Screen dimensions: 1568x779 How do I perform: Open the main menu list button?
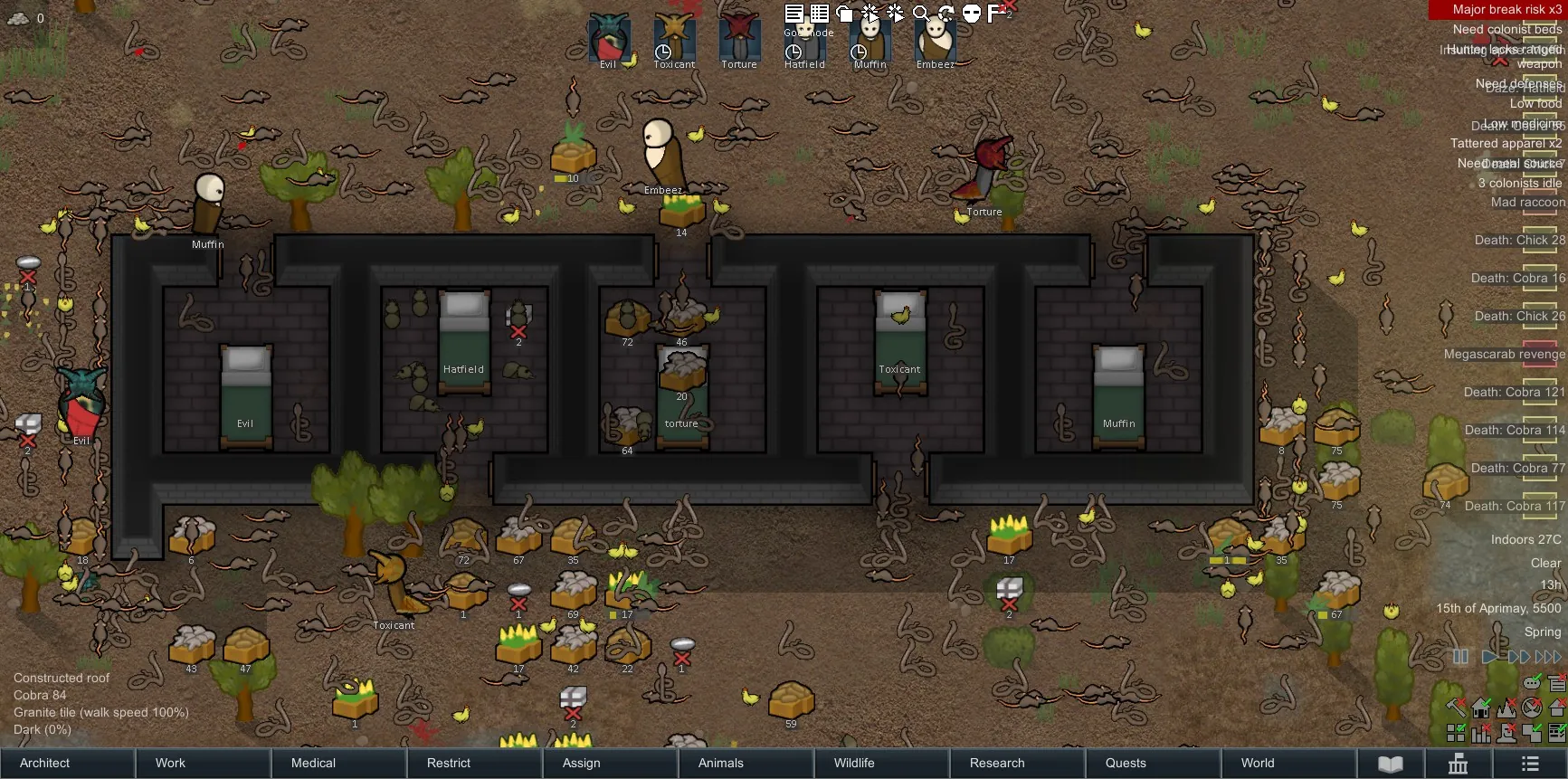[1530, 764]
